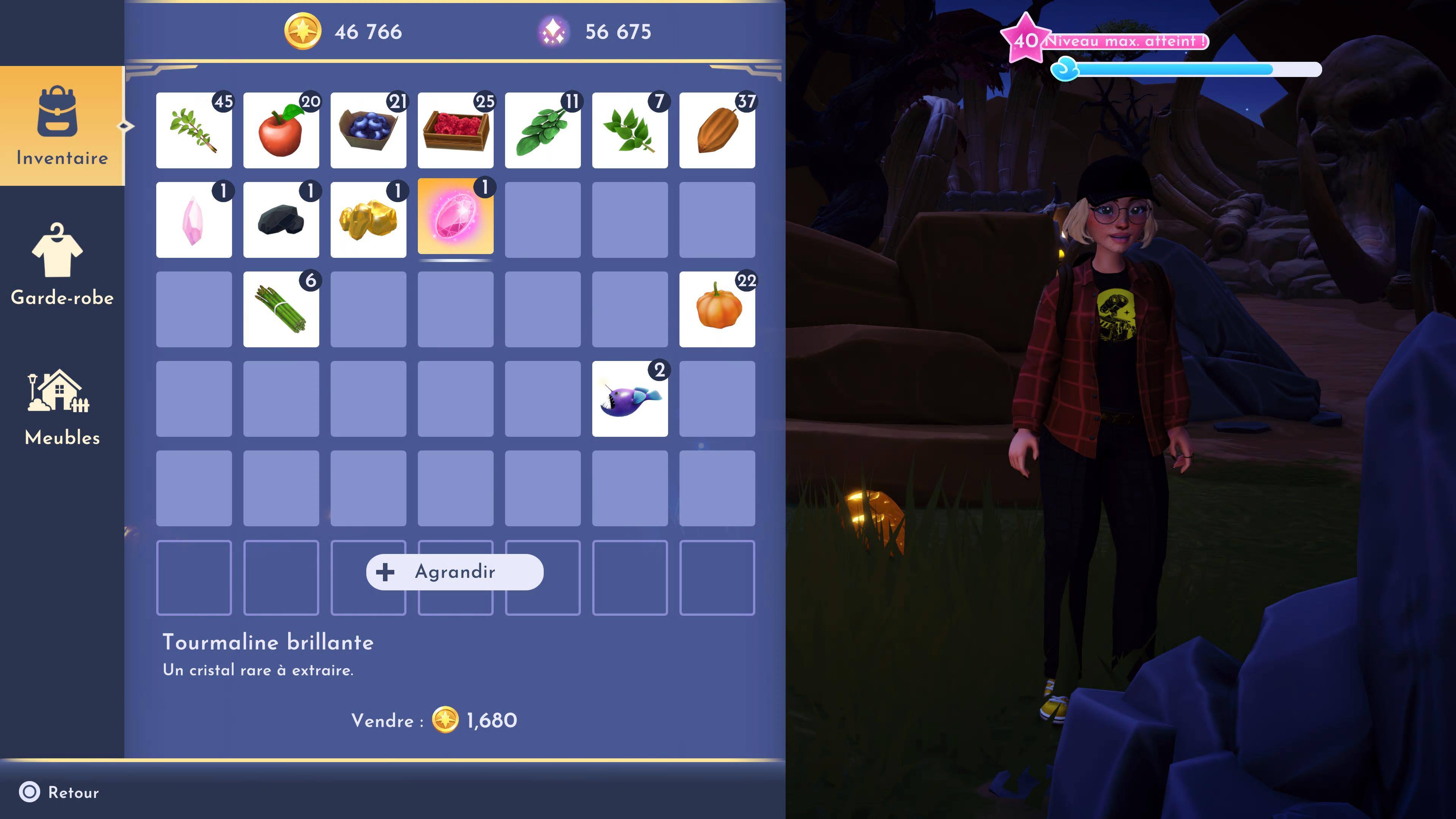The width and height of the screenshot is (1456, 819).
Task: Select the herb sprig slot with 45
Action: (194, 130)
